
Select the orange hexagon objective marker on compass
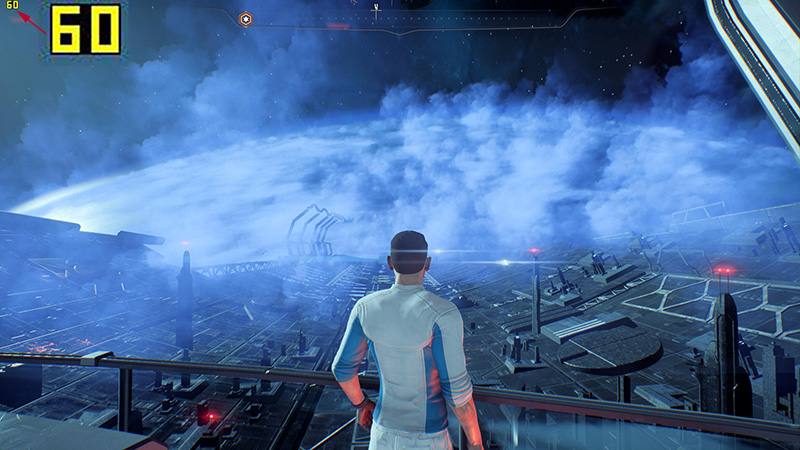pos(246,18)
